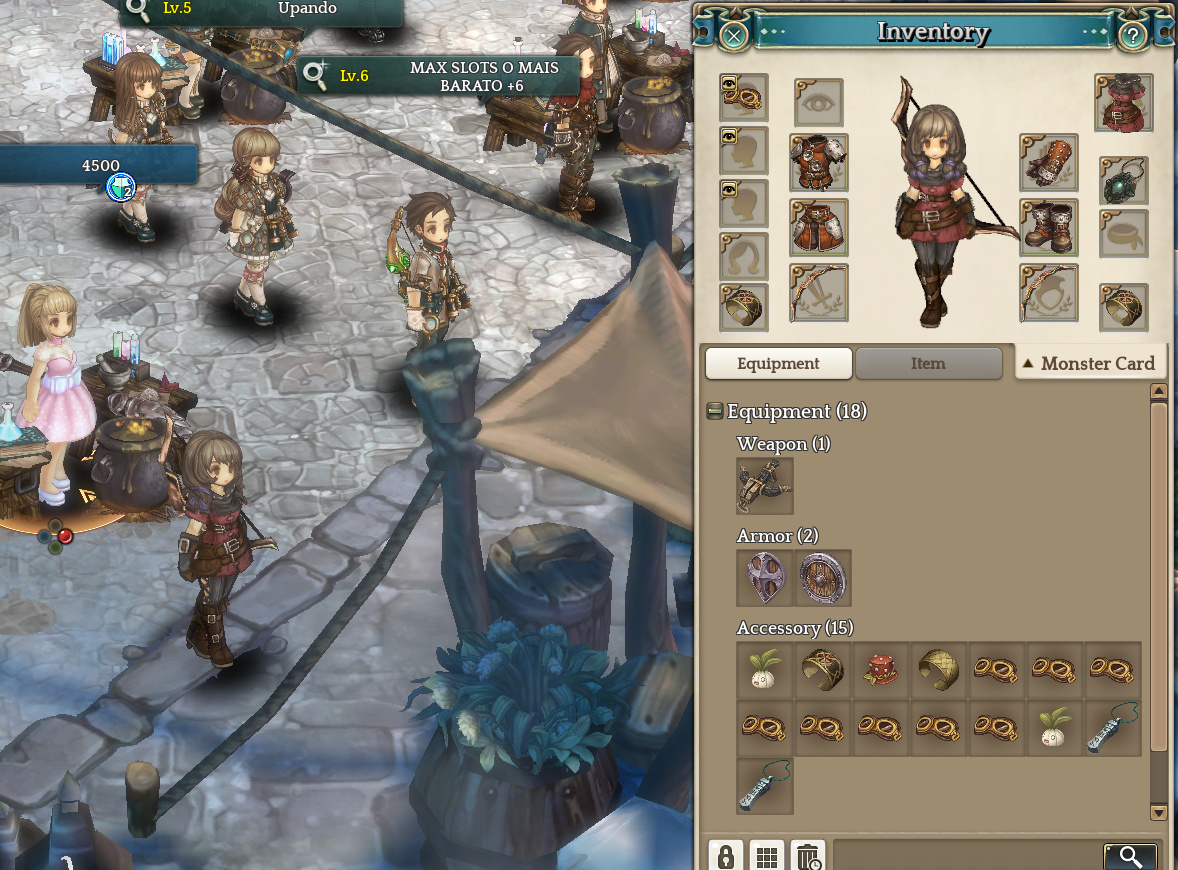Toggle the inventory lock icon
The width and height of the screenshot is (1178, 870).
pyautogui.click(x=725, y=856)
